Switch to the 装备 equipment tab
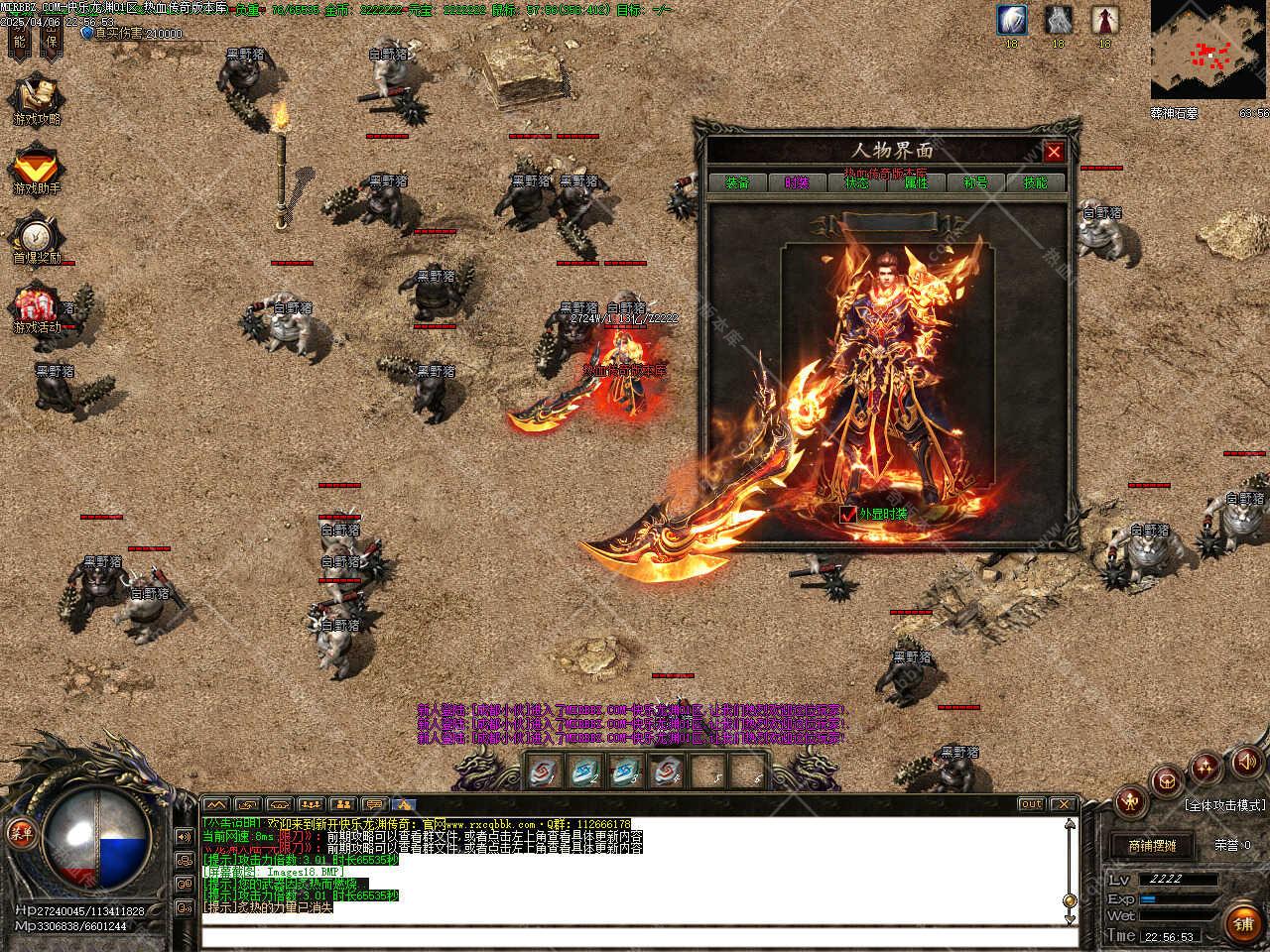This screenshot has height=952, width=1270. [x=737, y=182]
